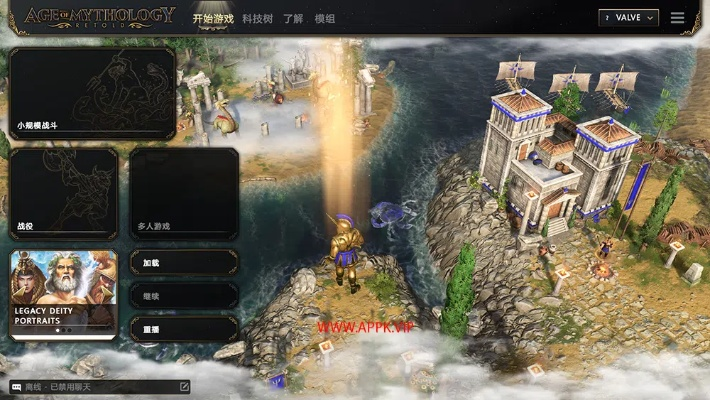This screenshot has width=710, height=400.
Task: Open the 模组 mods tab
Action: click(325, 18)
